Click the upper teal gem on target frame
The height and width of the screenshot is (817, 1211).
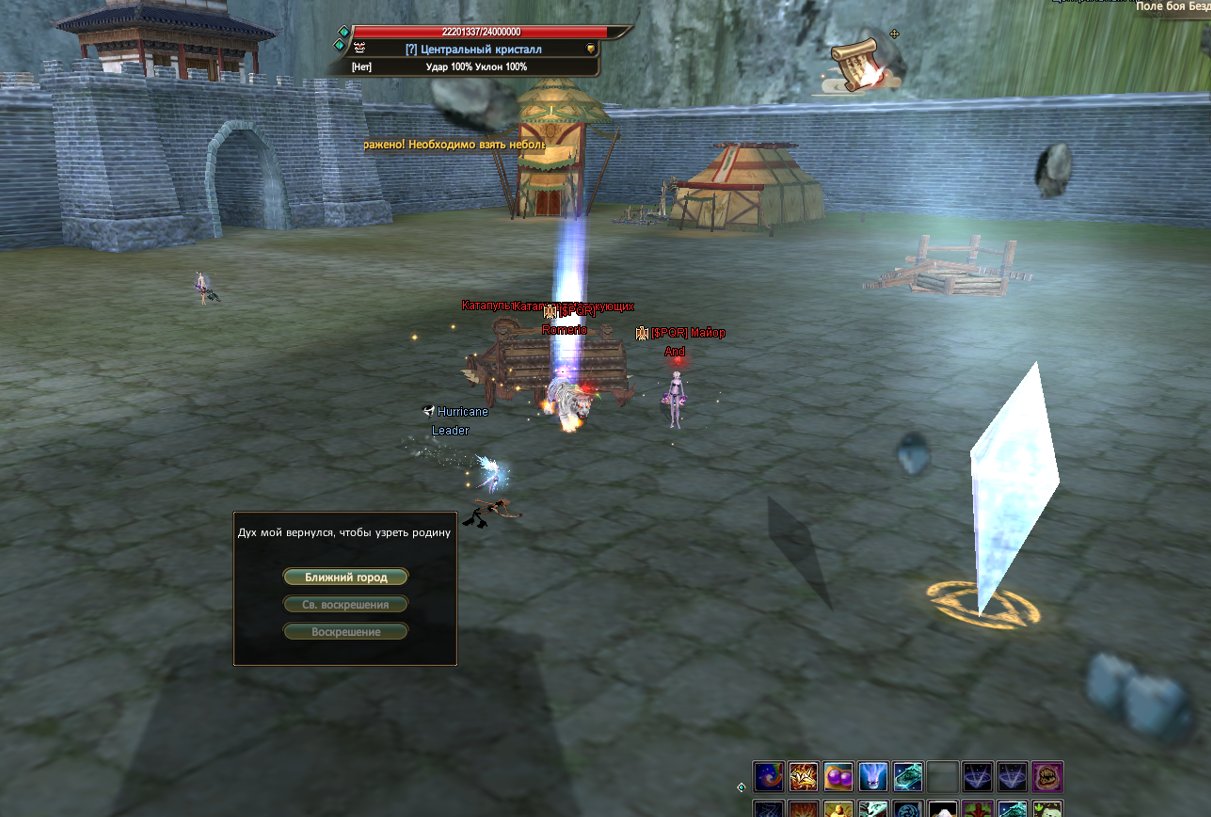344,32
